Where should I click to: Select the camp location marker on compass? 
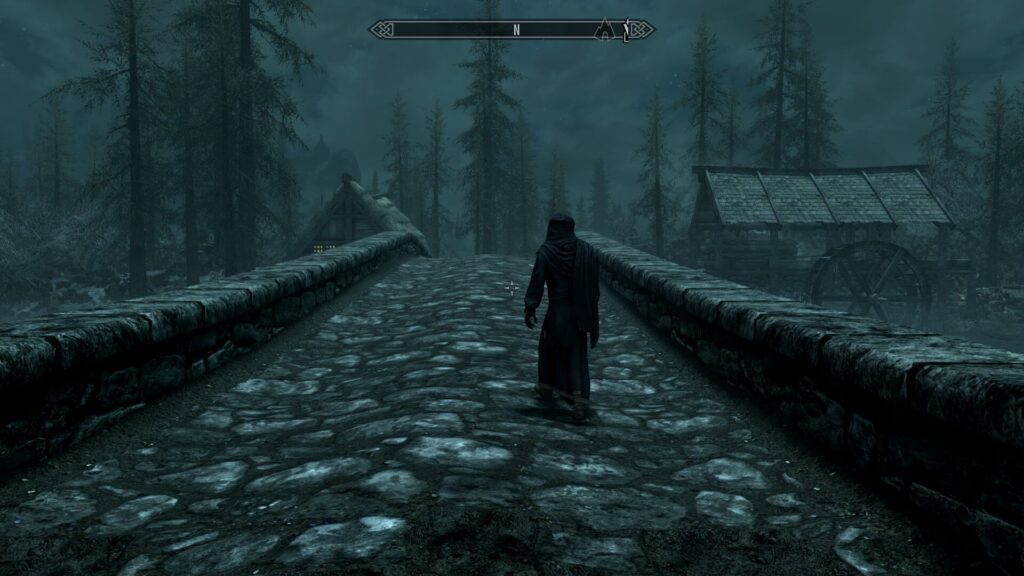[x=604, y=30]
